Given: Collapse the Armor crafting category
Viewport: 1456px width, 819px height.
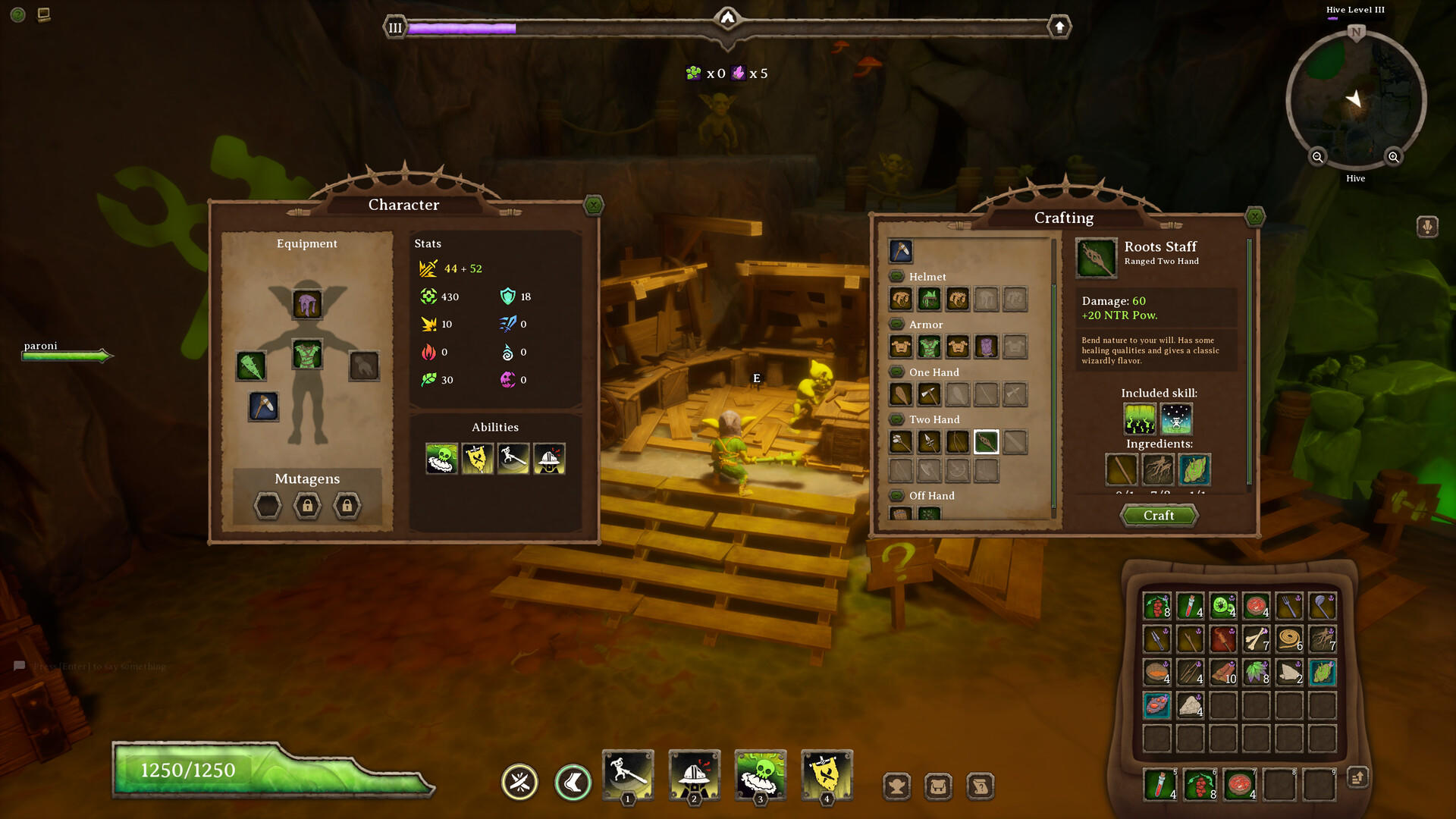Looking at the screenshot, I should click(x=896, y=325).
